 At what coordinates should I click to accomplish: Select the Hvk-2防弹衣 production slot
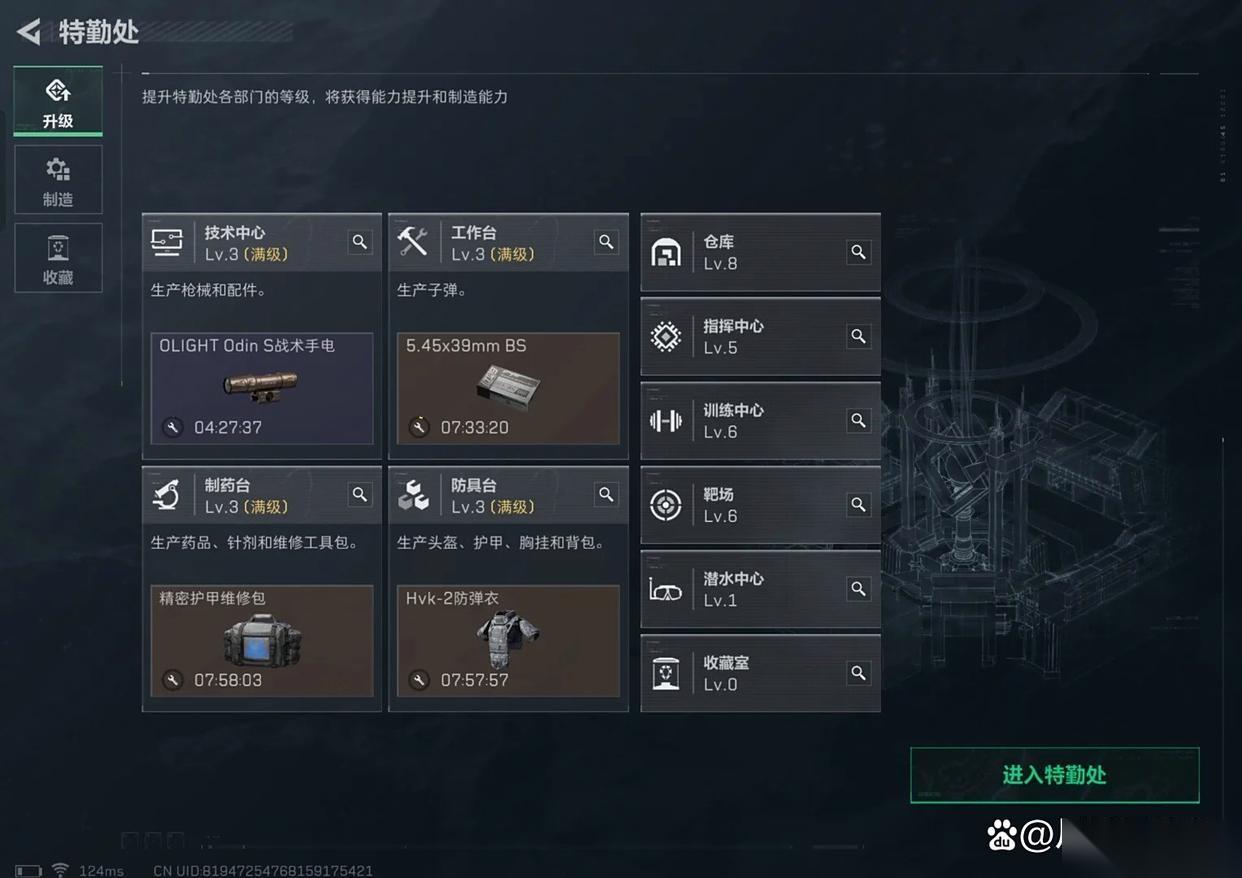coord(508,640)
